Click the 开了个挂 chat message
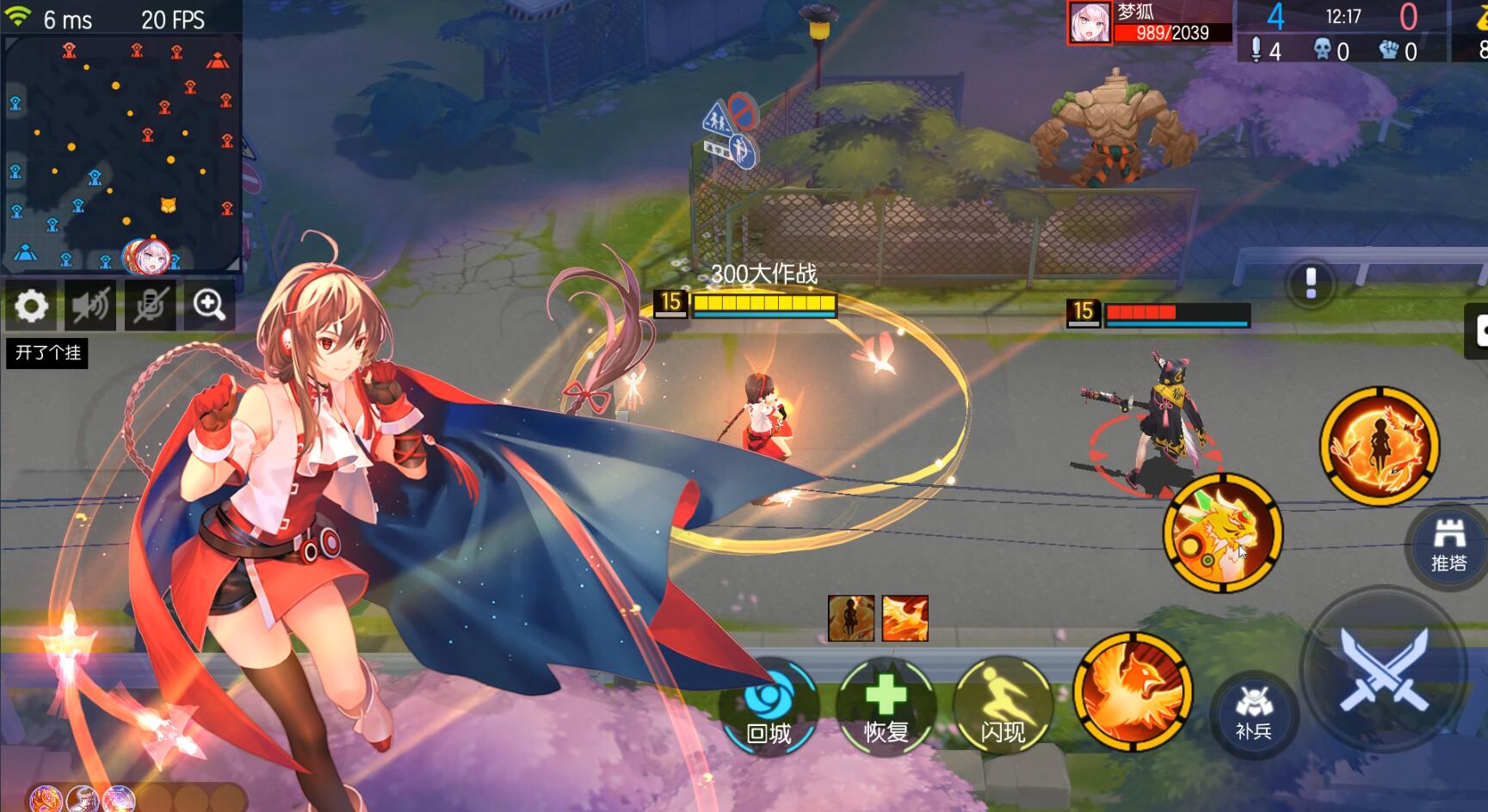This screenshot has width=1488, height=812. [x=47, y=353]
